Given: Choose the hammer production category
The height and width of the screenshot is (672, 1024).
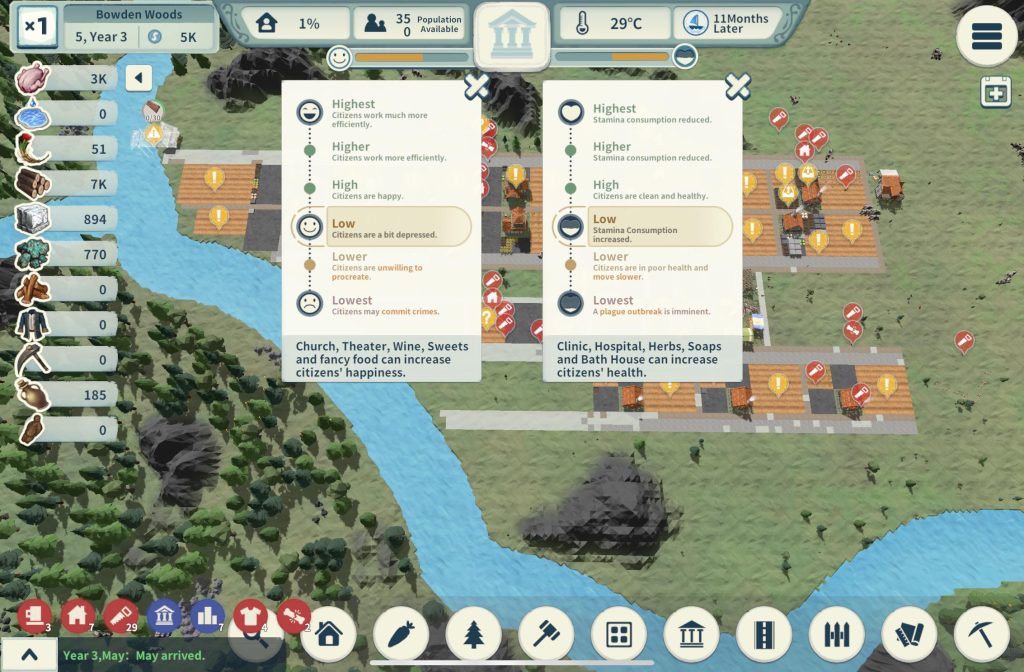Looking at the screenshot, I should tap(546, 633).
